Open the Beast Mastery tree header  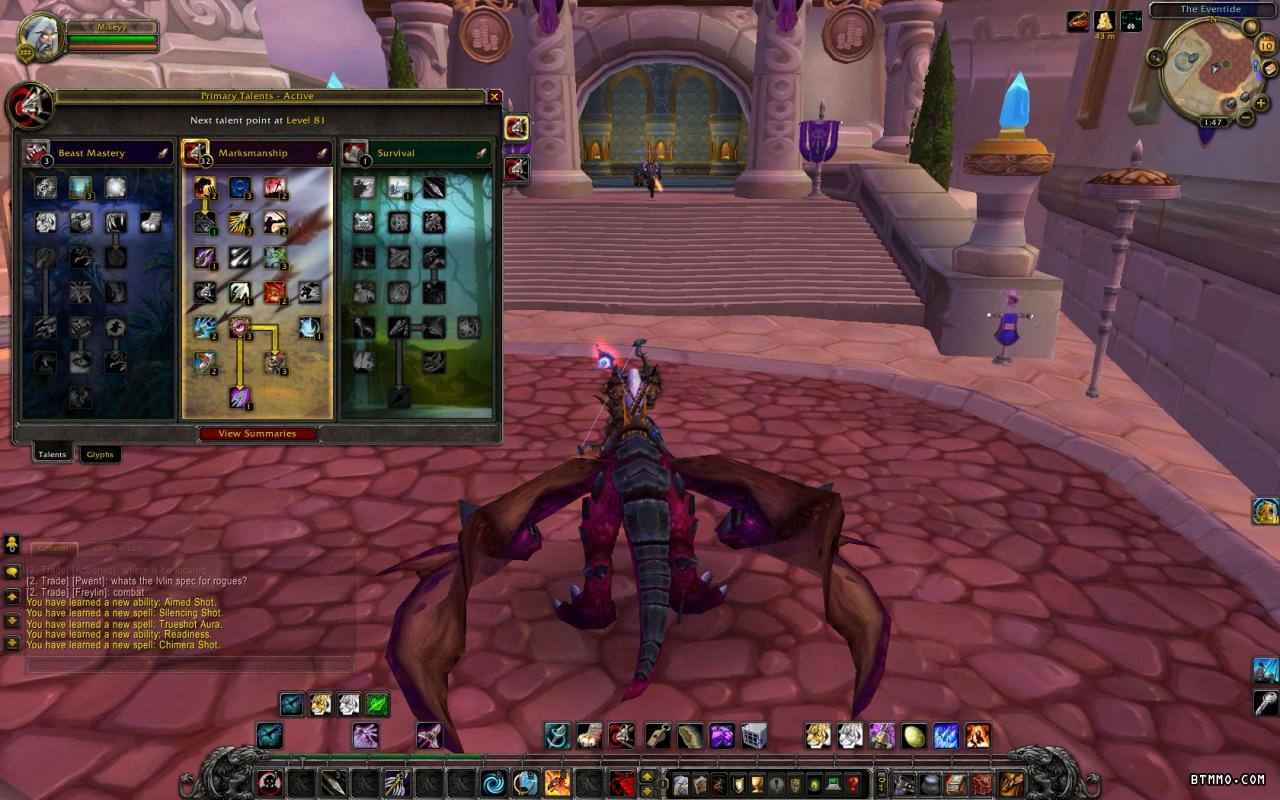[x=98, y=153]
